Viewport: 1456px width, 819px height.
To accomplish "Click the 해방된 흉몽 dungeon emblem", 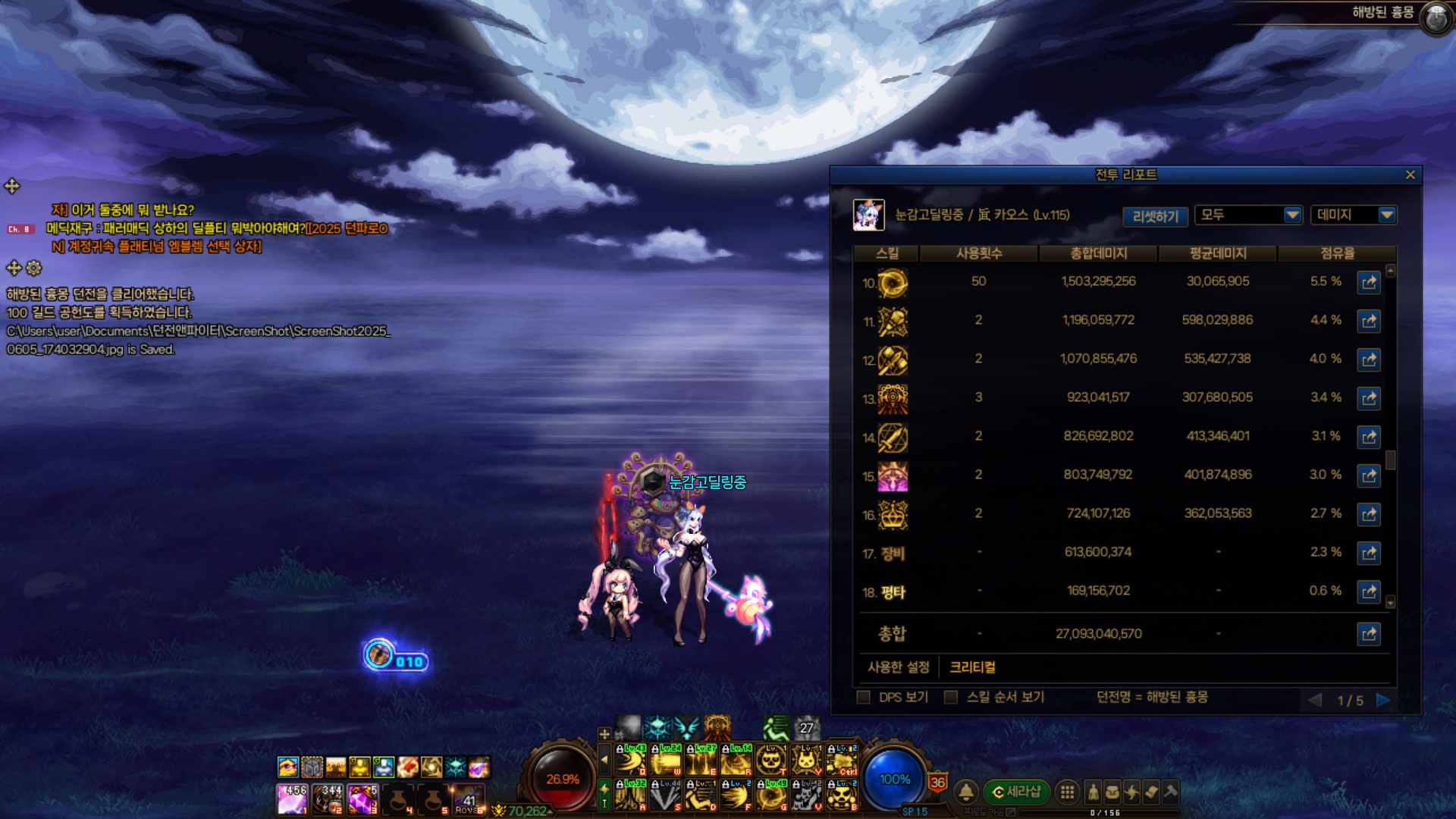I will pyautogui.click(x=1436, y=17).
